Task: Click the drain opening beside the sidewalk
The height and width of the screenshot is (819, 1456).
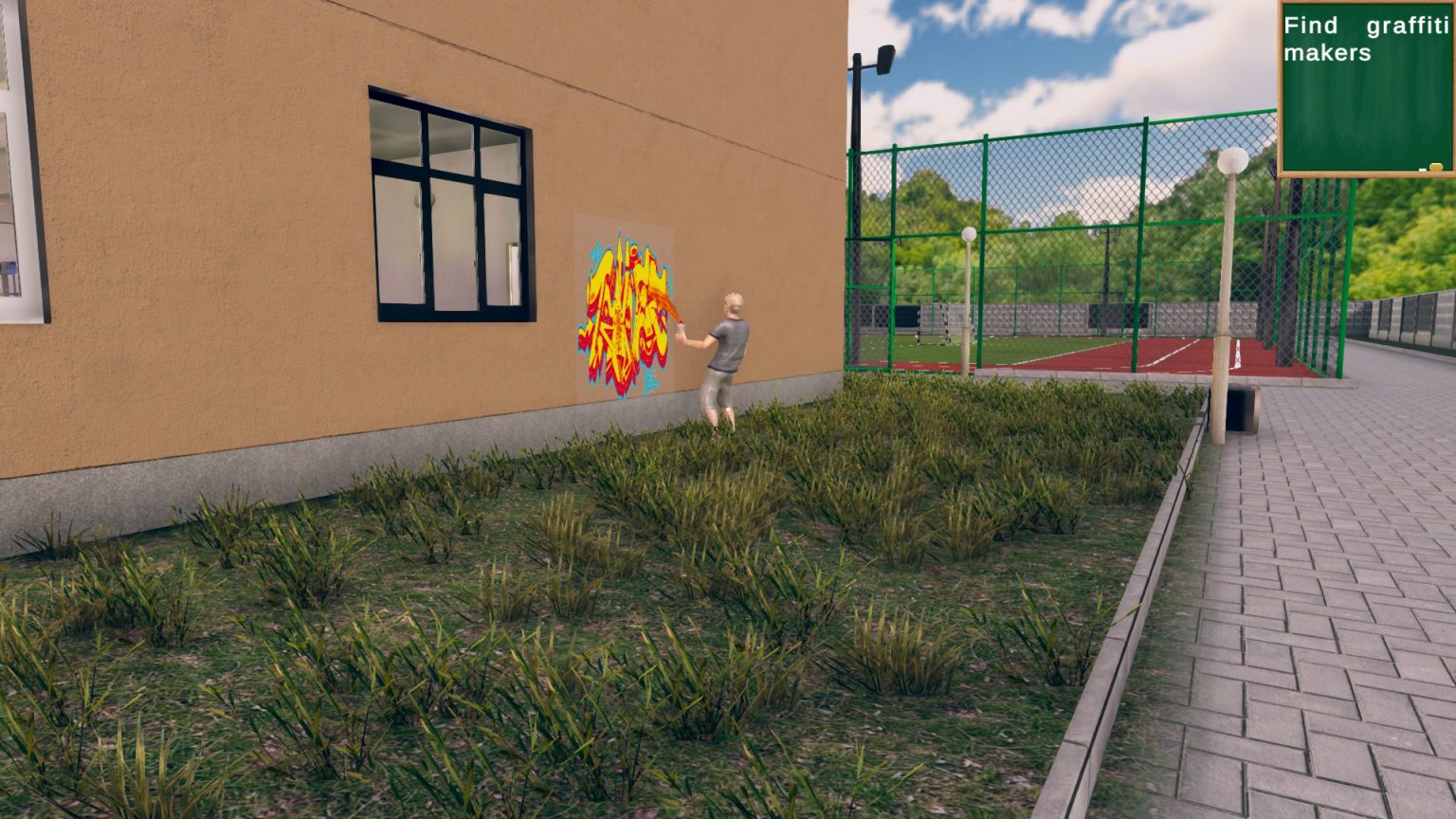Action: 1237,410
